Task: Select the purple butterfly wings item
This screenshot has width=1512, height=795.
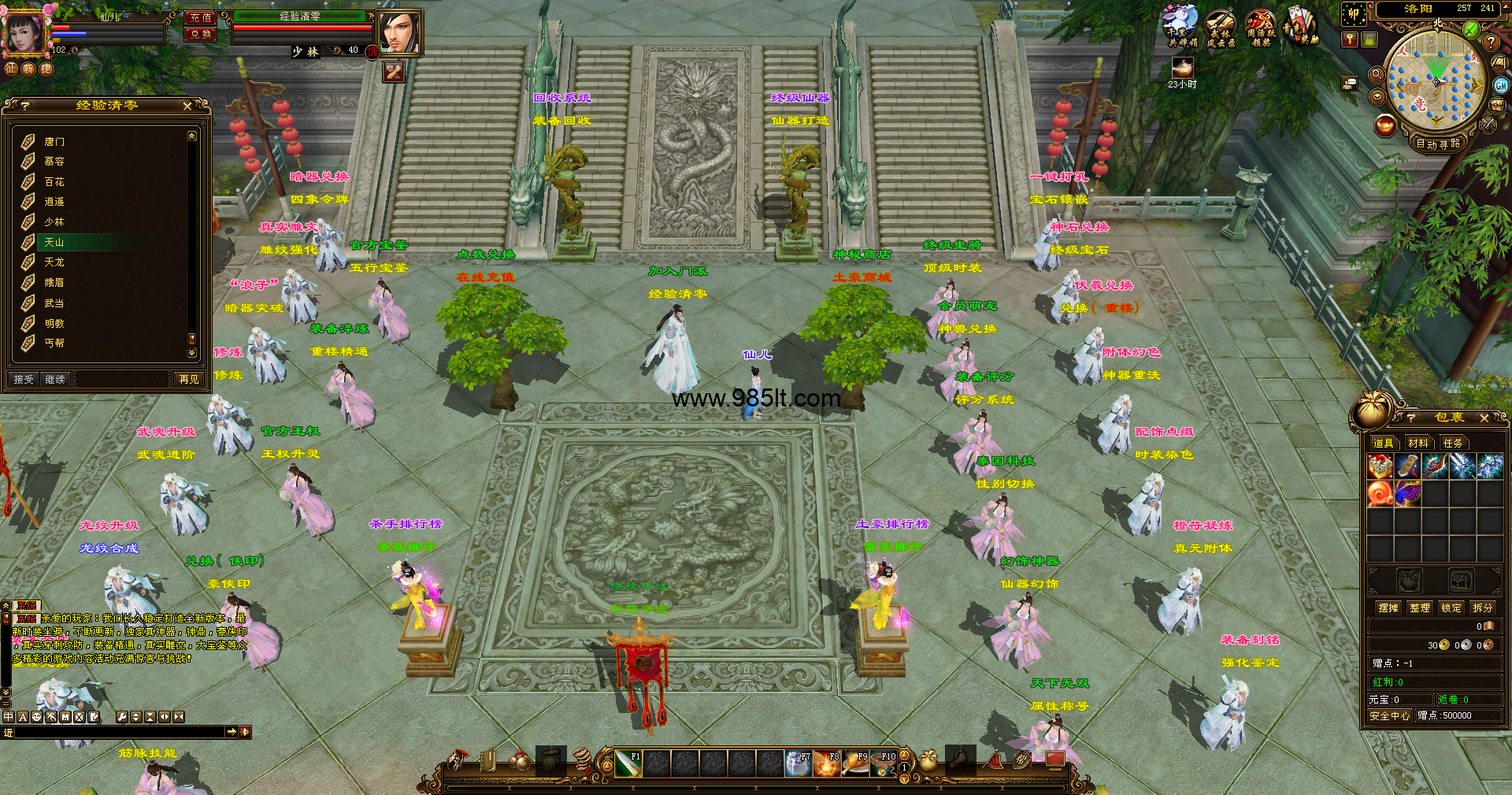Action: coord(1408,494)
